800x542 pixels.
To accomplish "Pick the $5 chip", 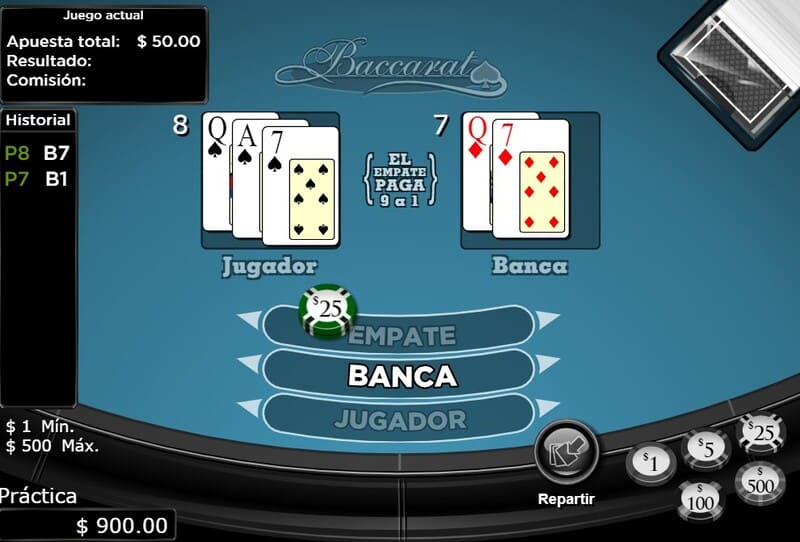I will [706, 450].
